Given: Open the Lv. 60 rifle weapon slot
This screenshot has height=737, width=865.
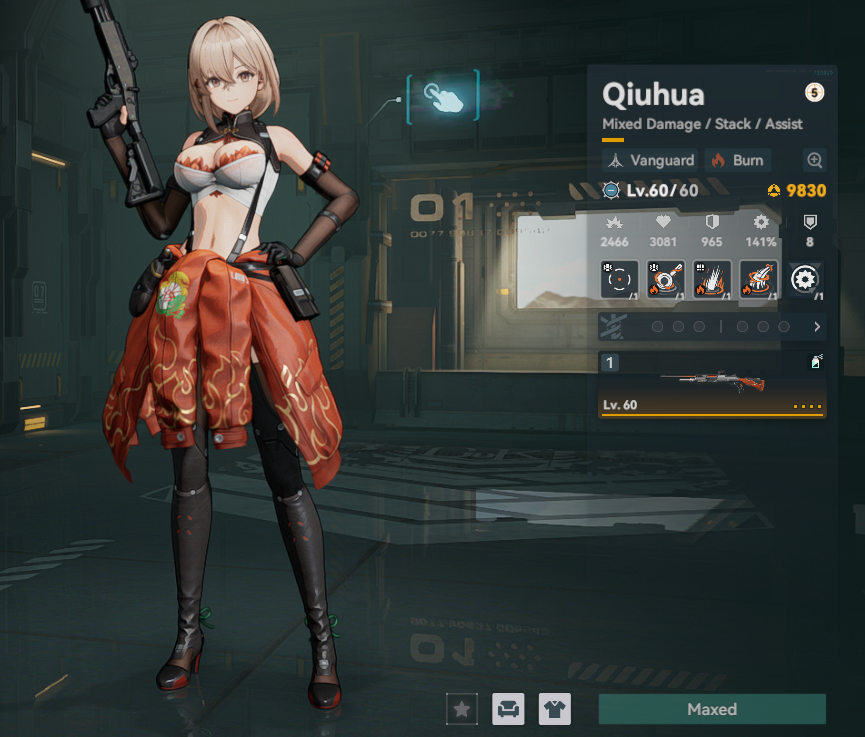Looking at the screenshot, I should point(712,384).
